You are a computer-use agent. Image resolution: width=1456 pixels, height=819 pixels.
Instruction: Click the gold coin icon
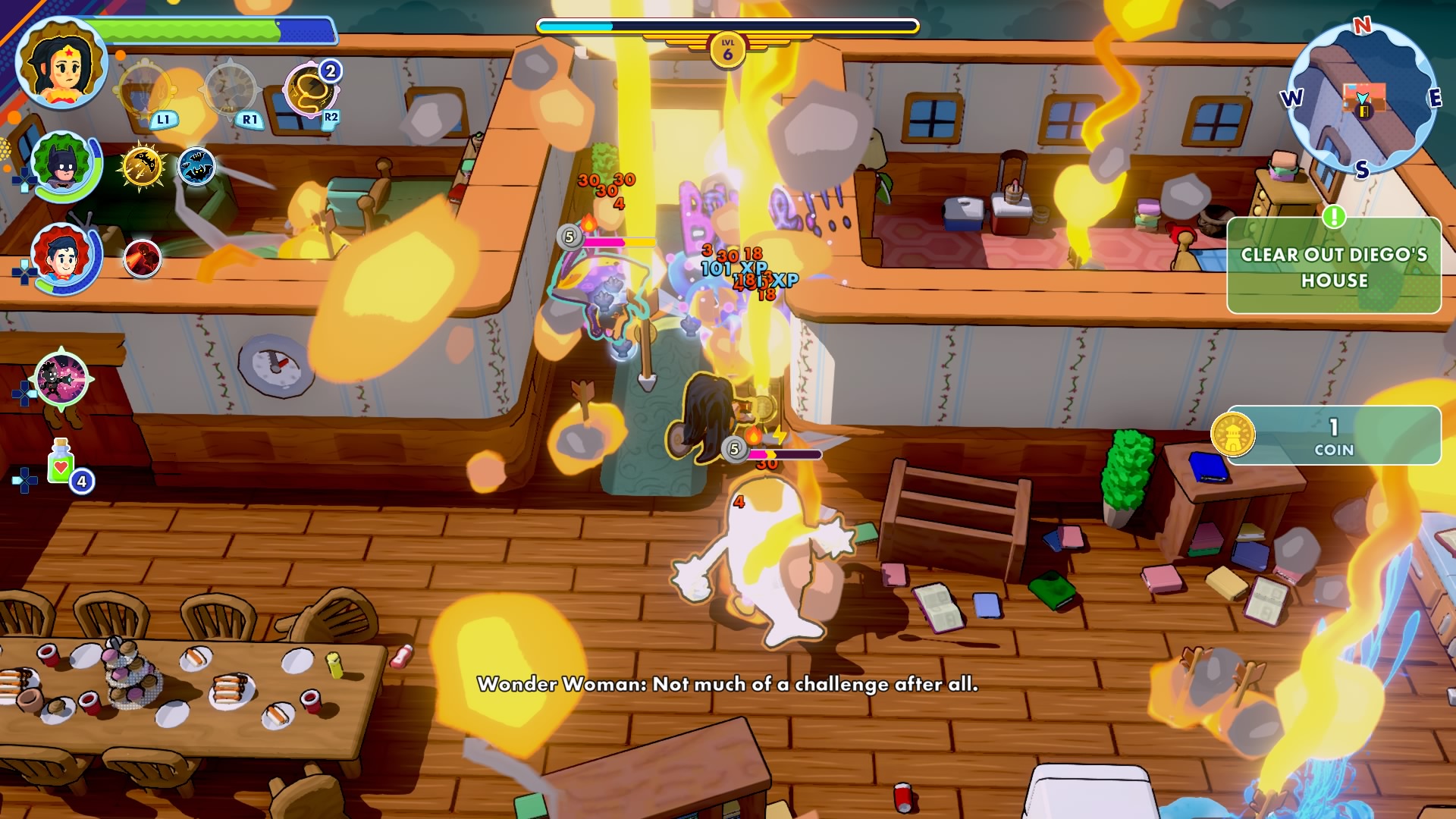1232,435
